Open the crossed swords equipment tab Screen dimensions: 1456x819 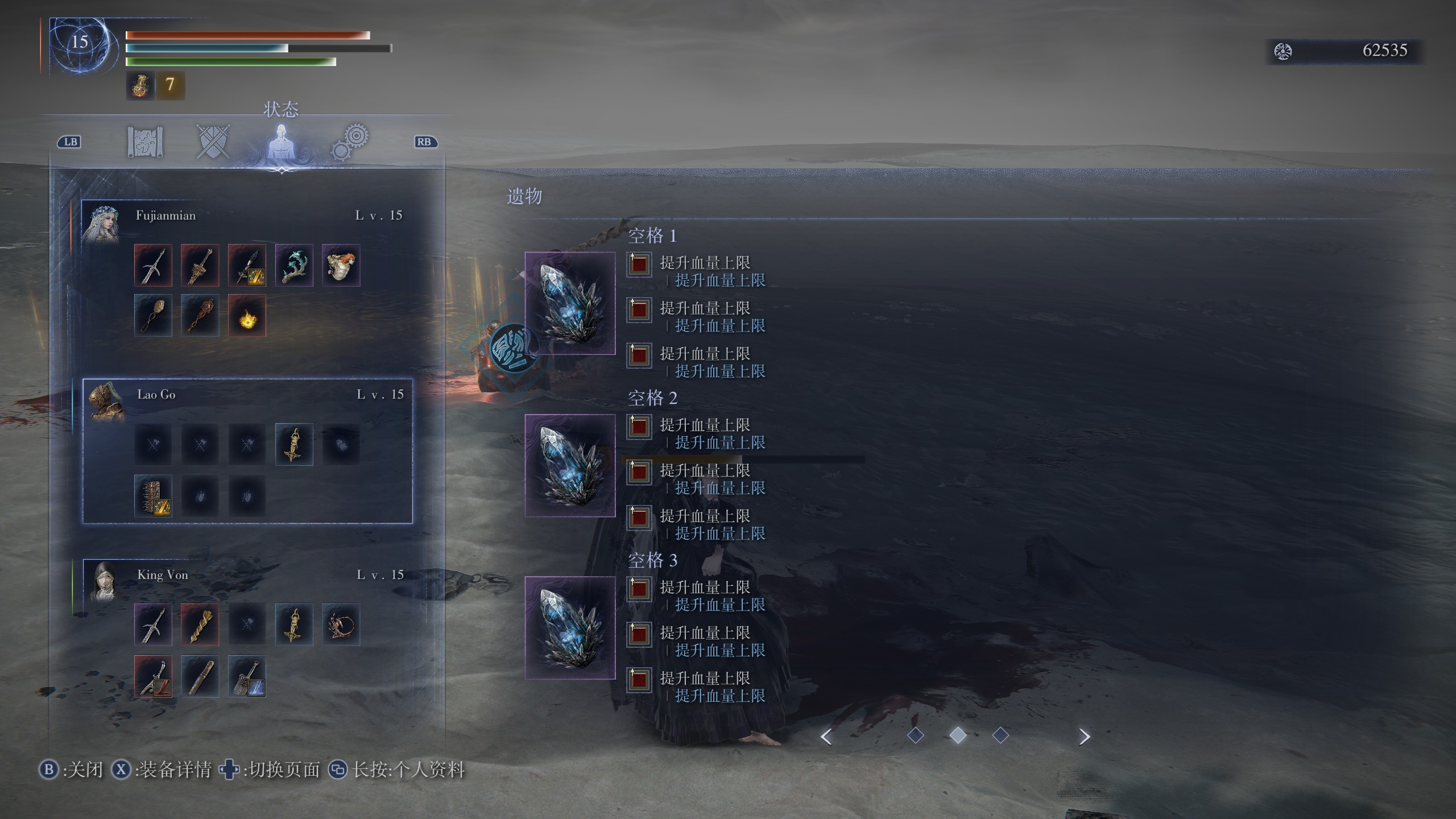[213, 142]
